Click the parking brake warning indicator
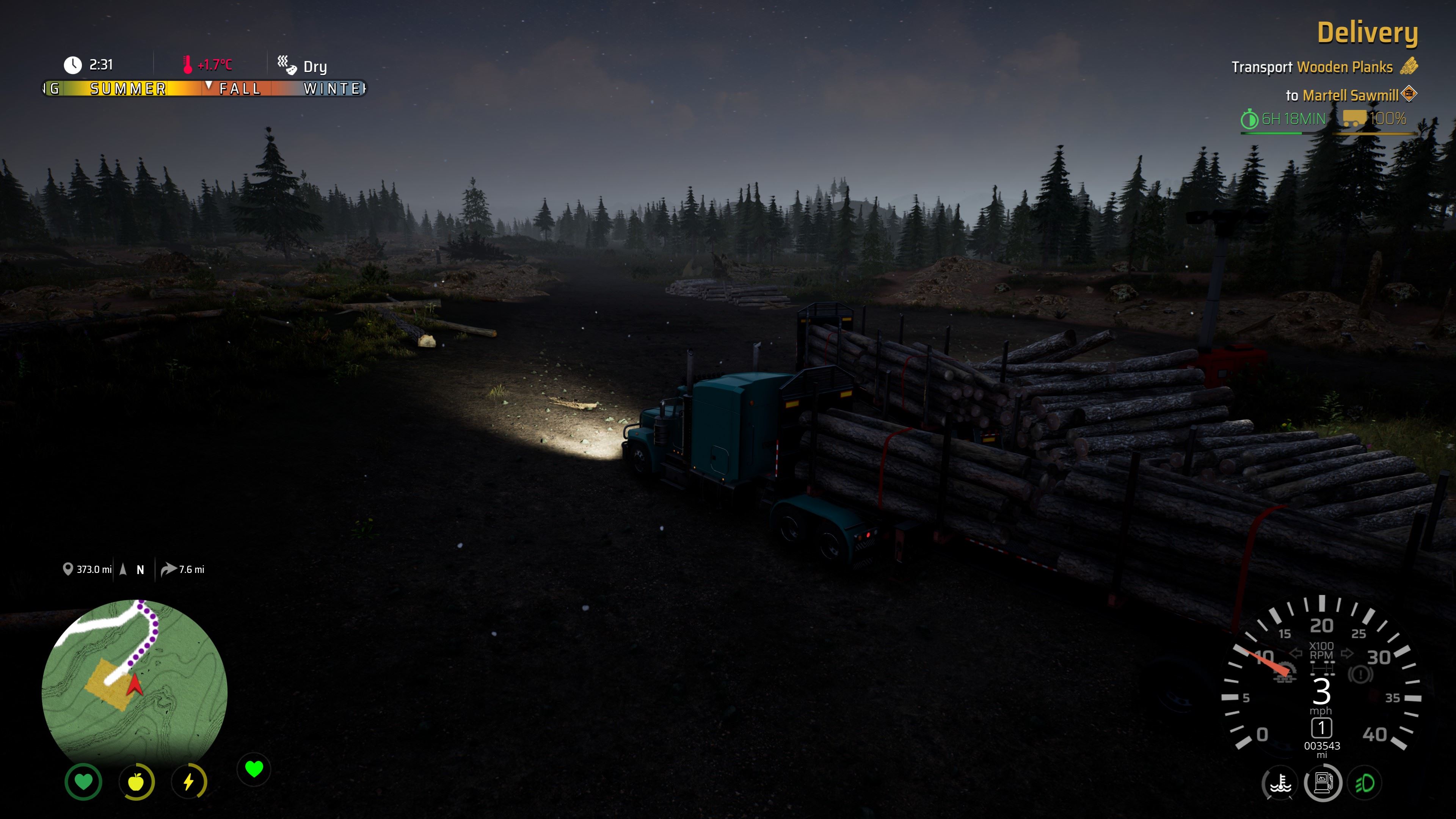Screen dimensions: 1456x819 [x=1360, y=674]
